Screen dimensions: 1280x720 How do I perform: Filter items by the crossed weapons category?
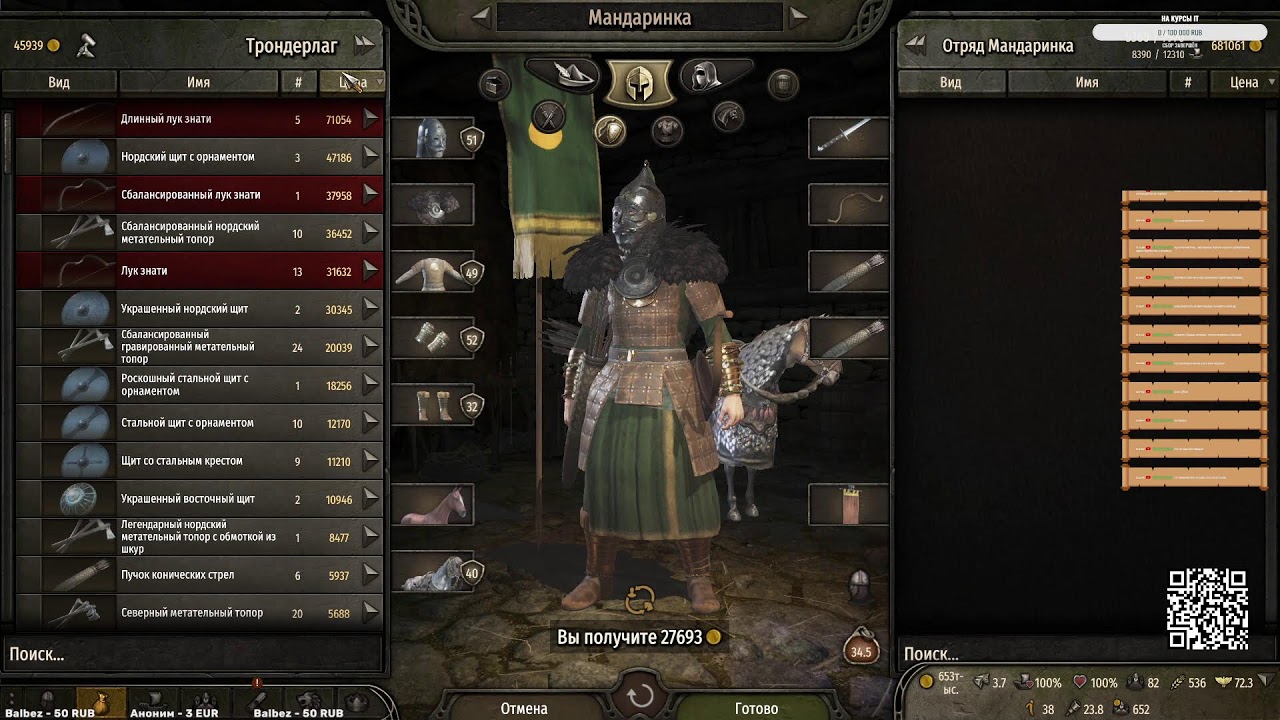pyautogui.click(x=548, y=118)
